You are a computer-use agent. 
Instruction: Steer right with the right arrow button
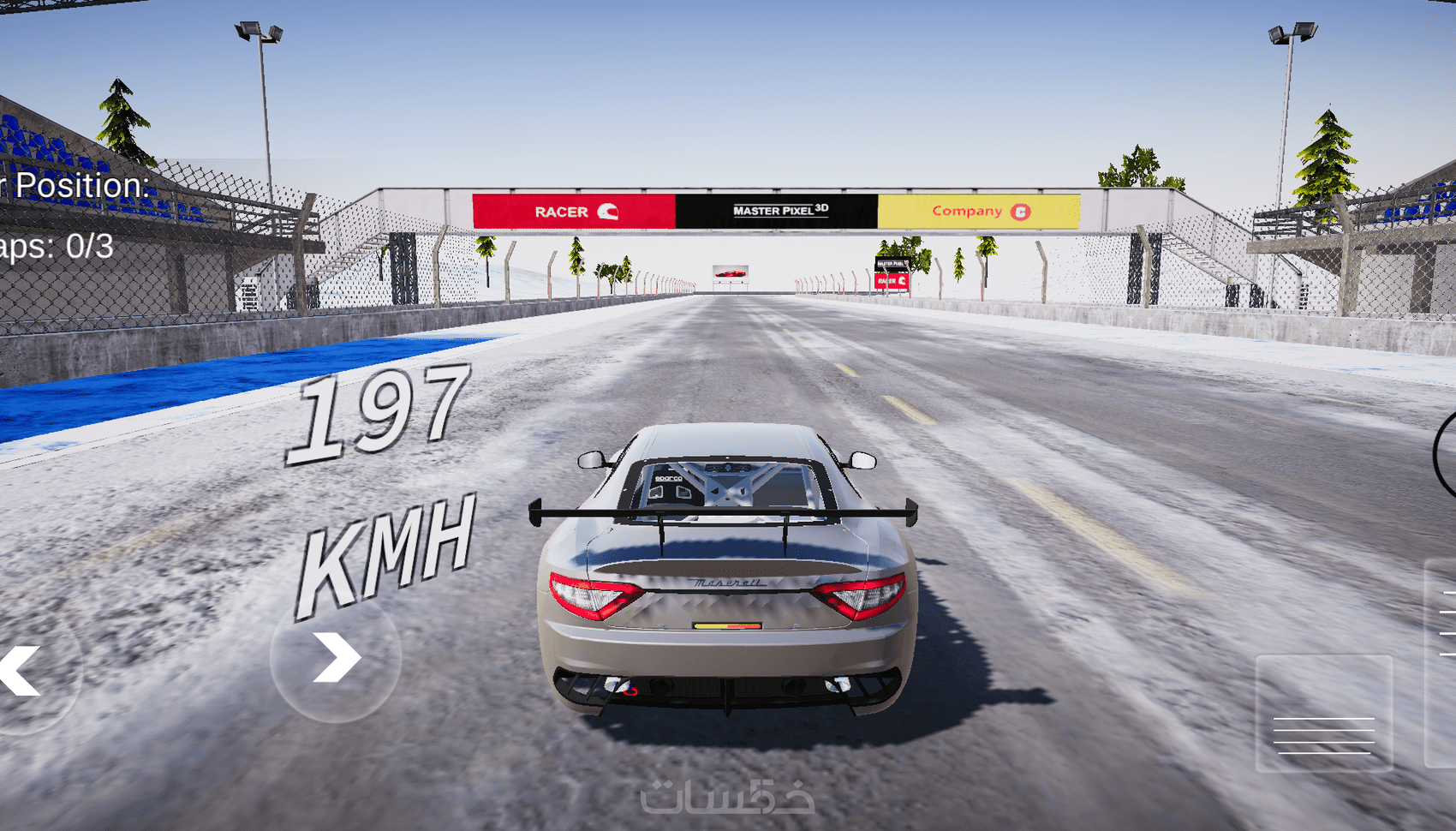click(x=336, y=658)
